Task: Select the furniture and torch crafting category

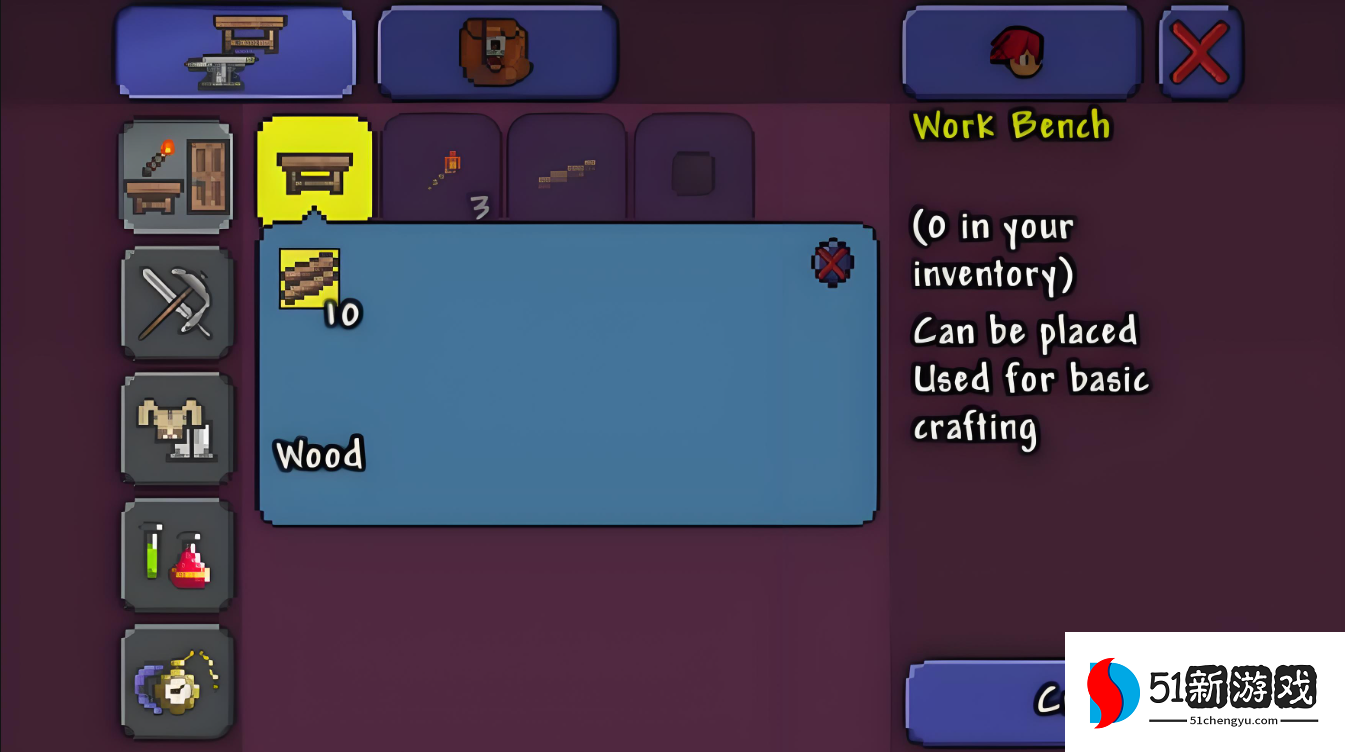Action: 177,177
